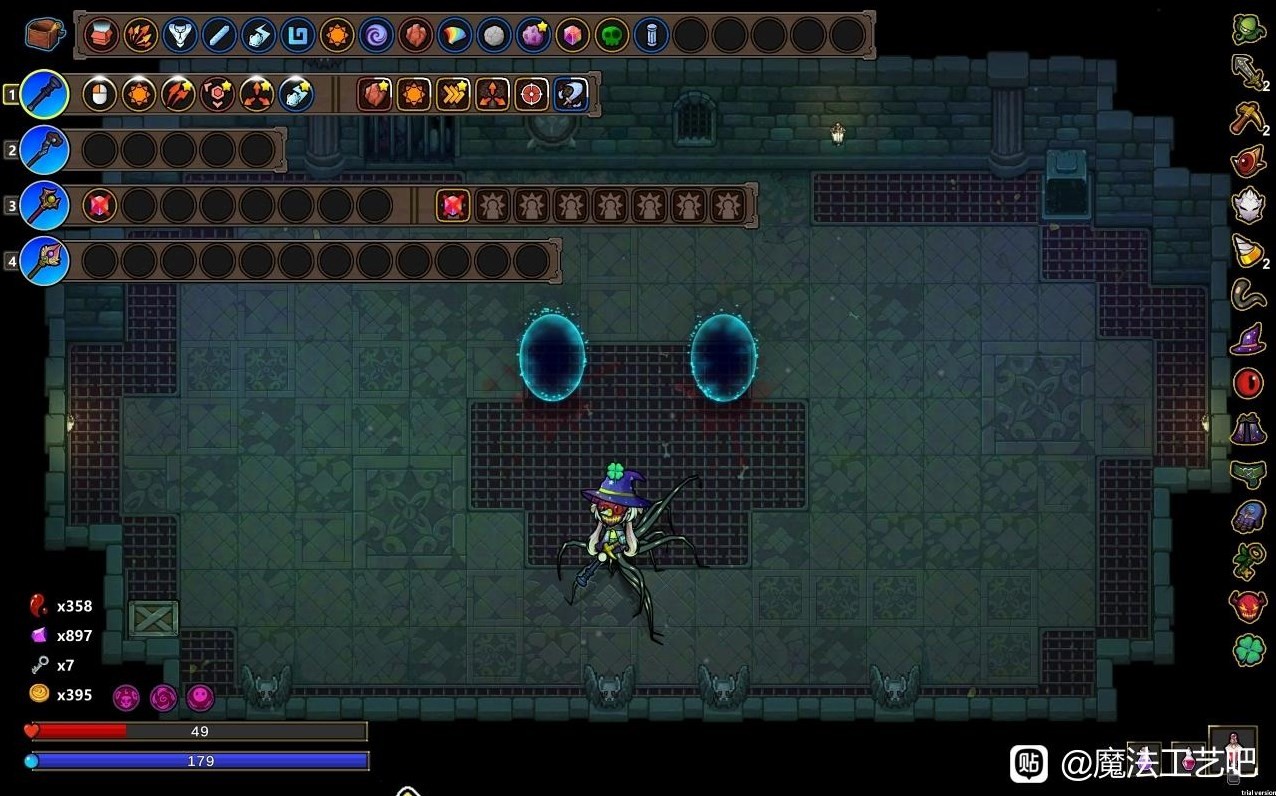
Task: Click the mouse-icon spell on wand 1
Action: tap(99, 95)
